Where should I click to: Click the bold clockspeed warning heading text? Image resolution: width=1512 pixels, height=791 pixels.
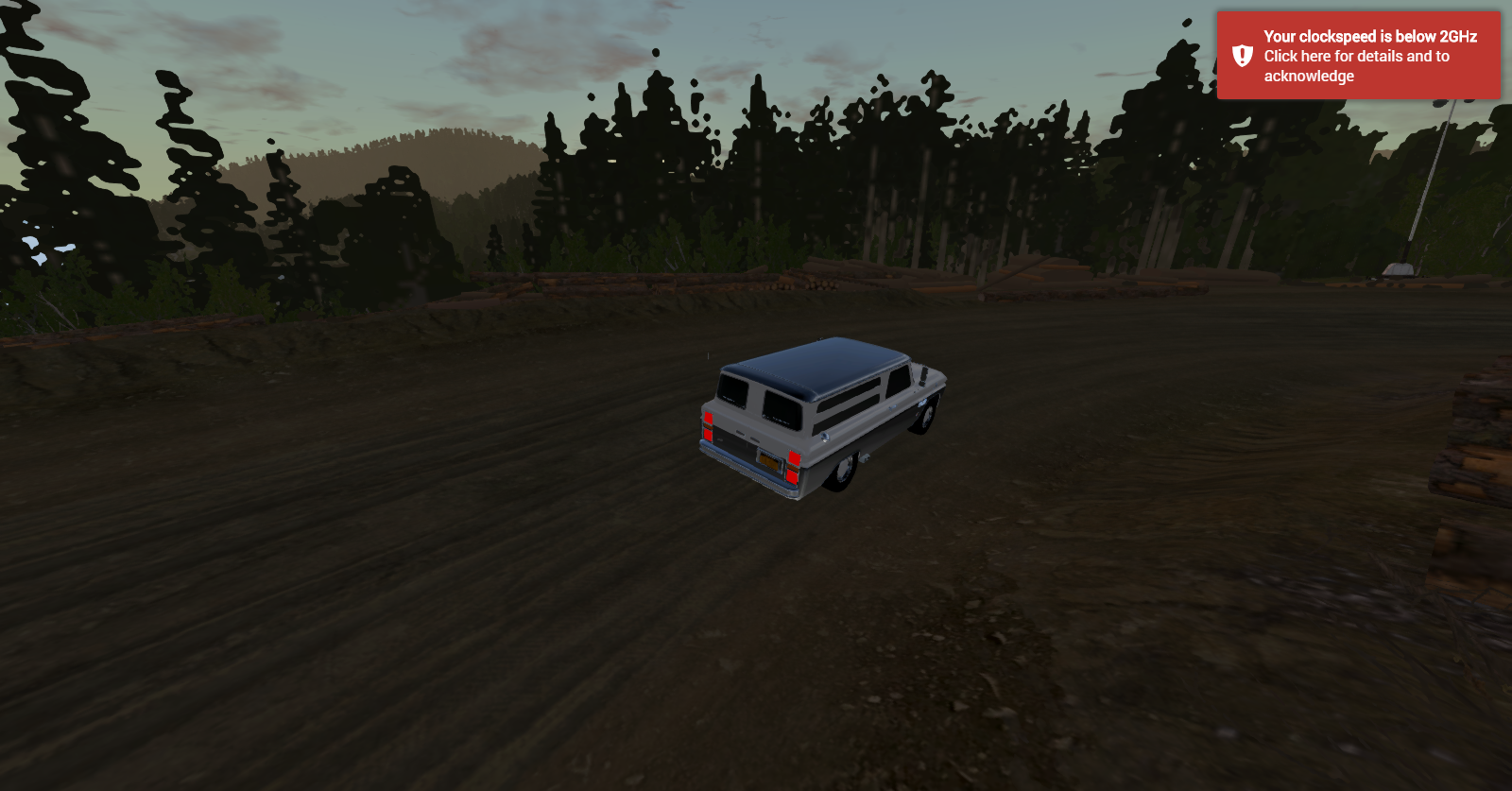click(x=1370, y=39)
